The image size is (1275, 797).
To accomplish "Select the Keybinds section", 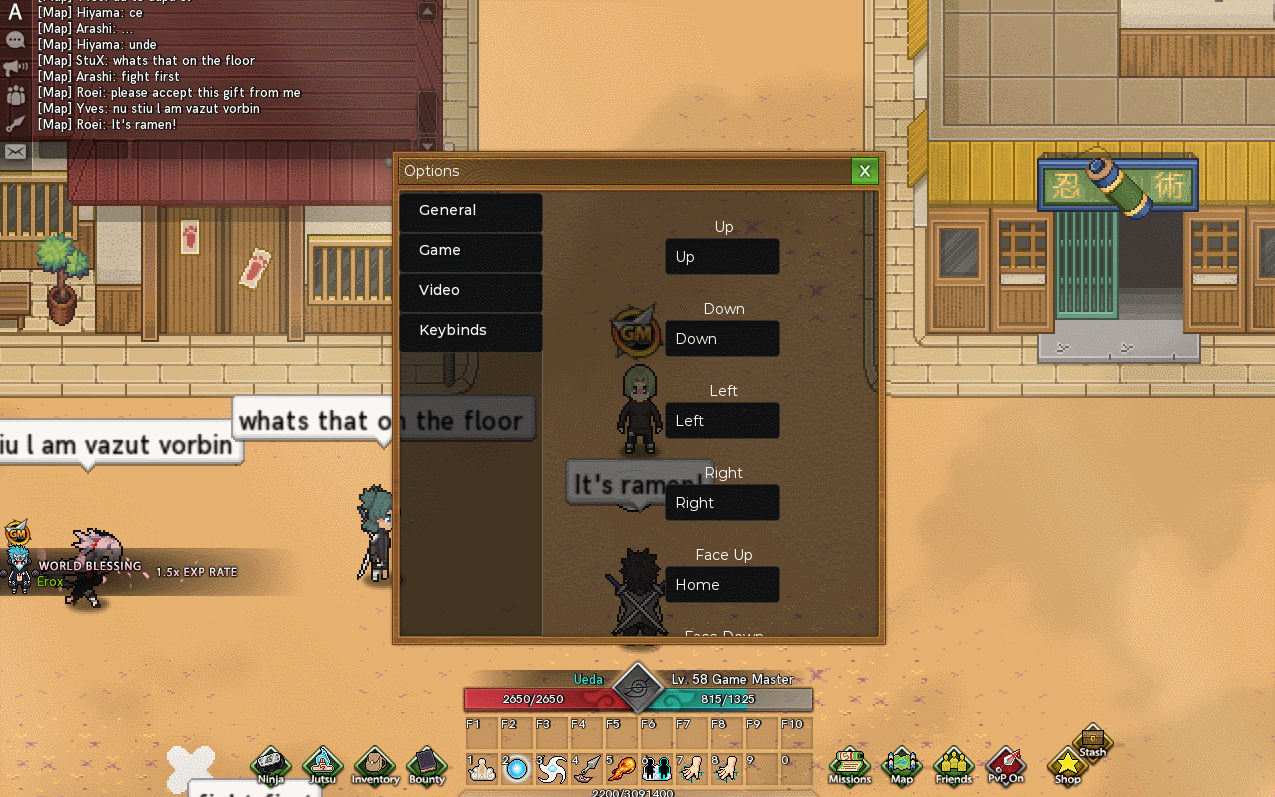I will coord(470,331).
